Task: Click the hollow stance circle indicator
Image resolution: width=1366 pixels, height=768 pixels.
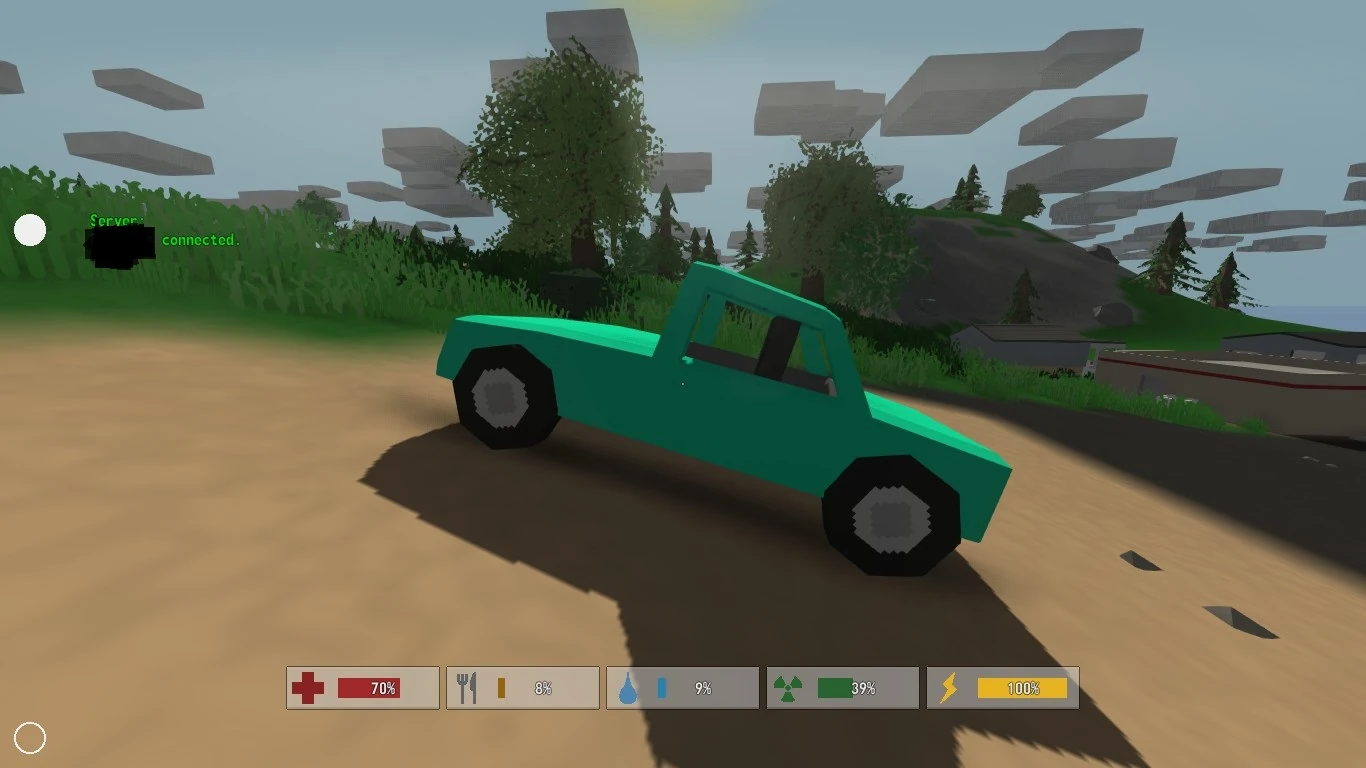Action: click(31, 738)
